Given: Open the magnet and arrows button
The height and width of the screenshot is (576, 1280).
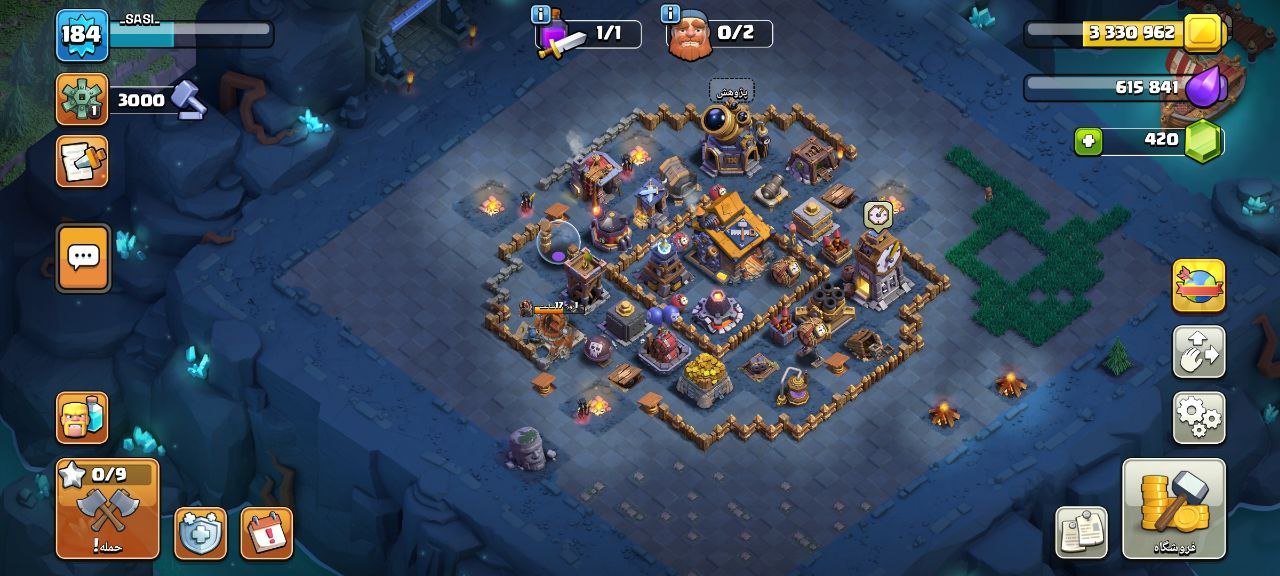Looking at the screenshot, I should [x=1198, y=351].
